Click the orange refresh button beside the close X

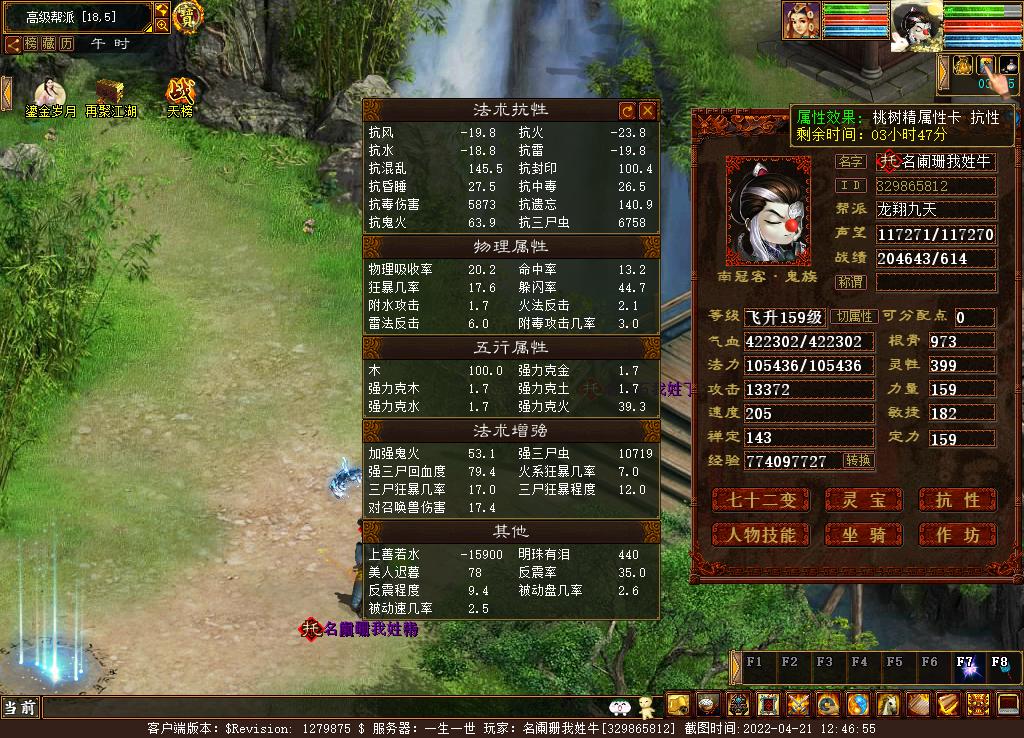pos(628,110)
